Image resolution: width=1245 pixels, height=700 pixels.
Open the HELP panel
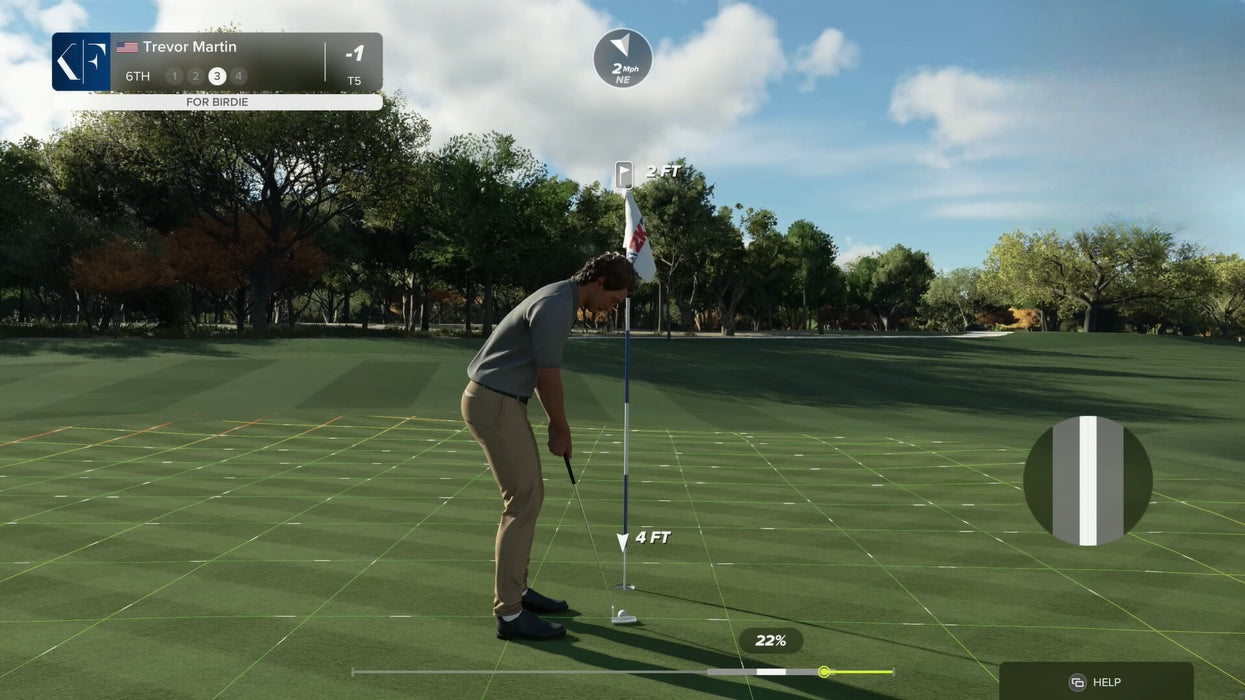pos(1096,681)
